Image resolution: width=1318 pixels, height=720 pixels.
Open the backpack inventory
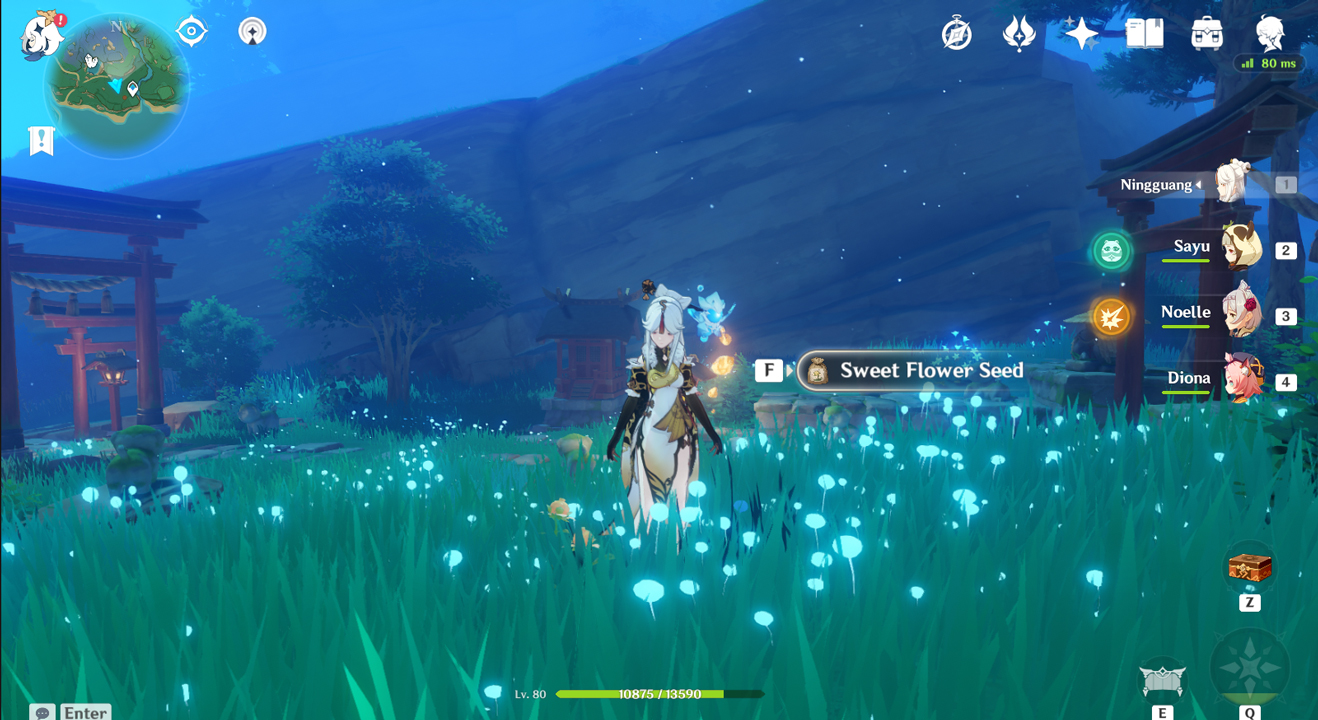tap(1207, 34)
